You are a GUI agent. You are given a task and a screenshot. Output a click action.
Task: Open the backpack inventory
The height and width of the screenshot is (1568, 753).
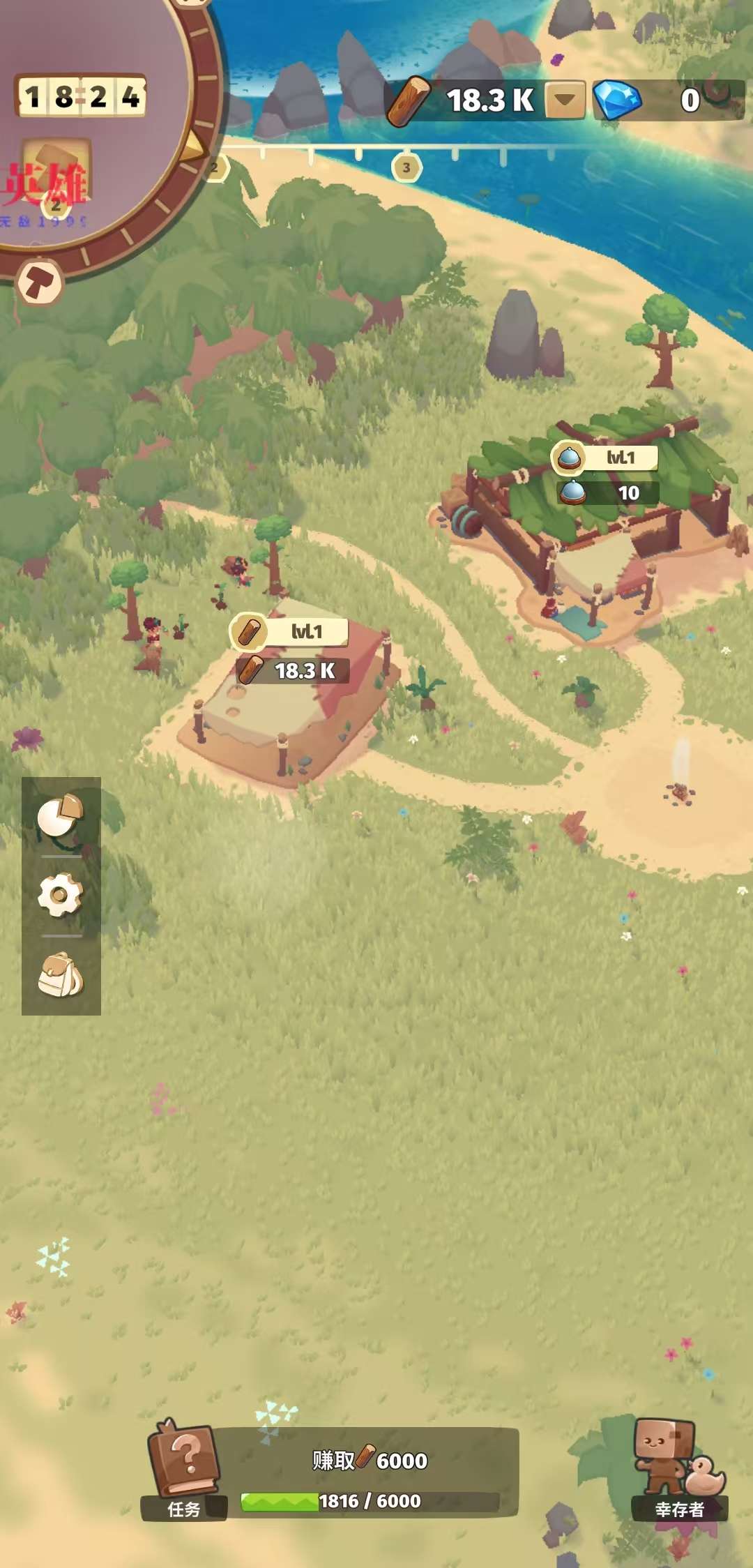[61, 974]
